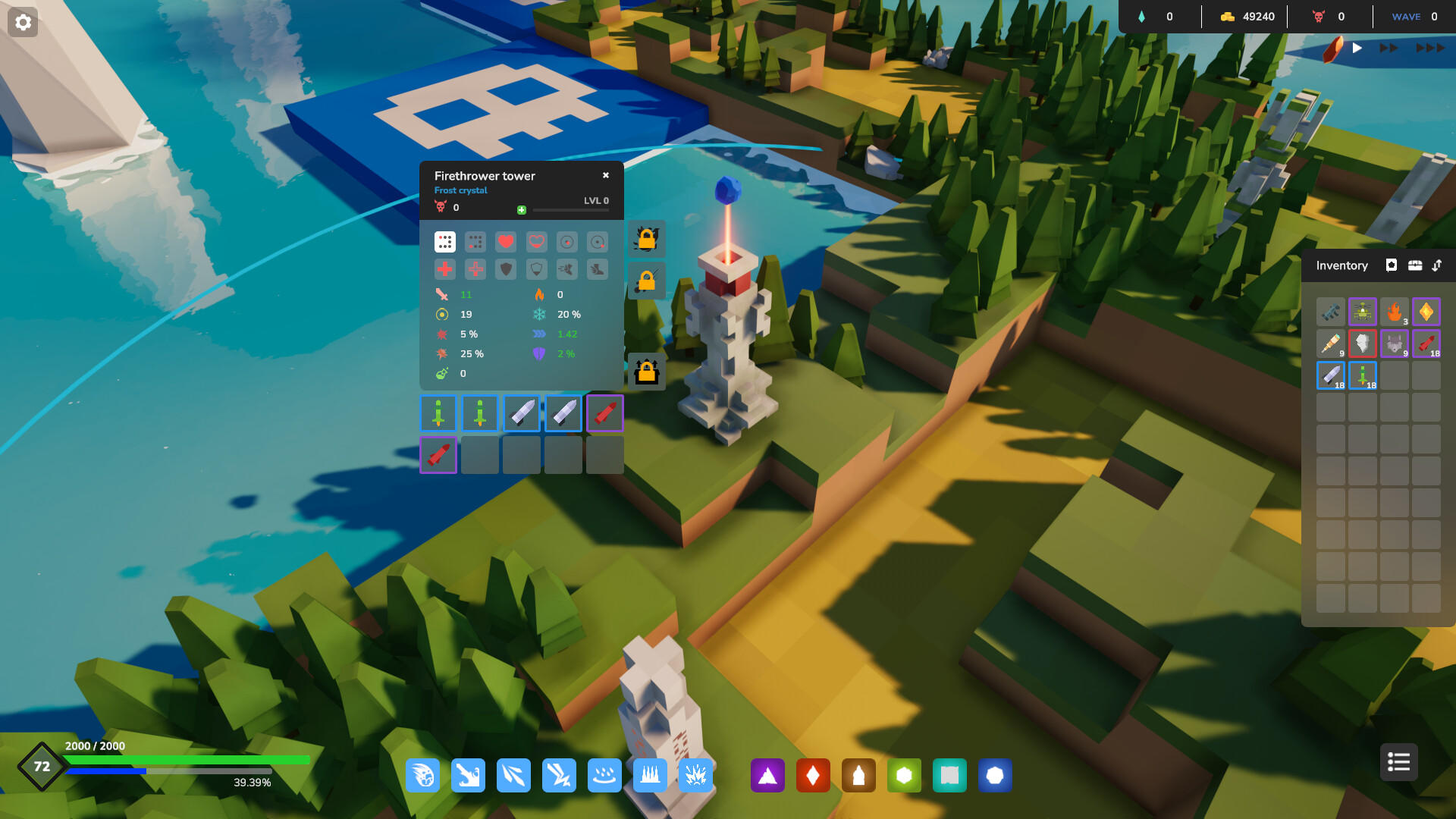Viewport: 1456px width, 819px height.
Task: Activate the lightning strike ability
Action: point(559,775)
